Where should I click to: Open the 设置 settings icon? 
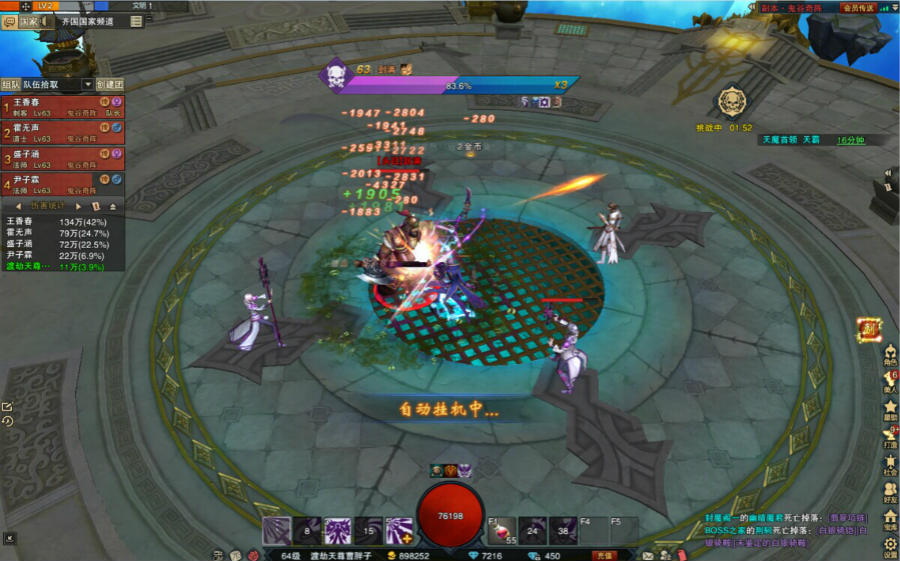[x=890, y=546]
